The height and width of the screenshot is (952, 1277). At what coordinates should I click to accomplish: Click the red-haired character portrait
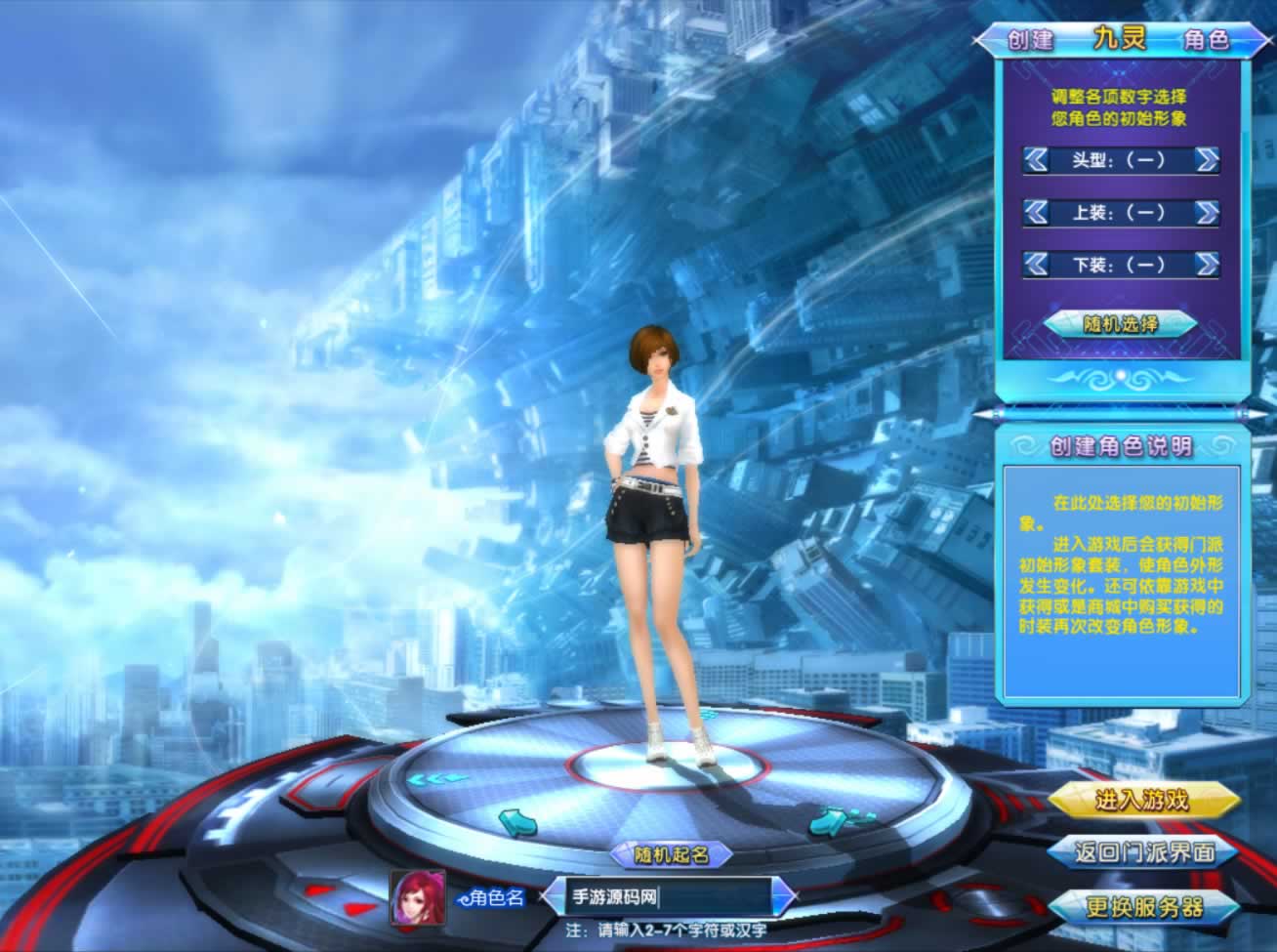tap(418, 897)
